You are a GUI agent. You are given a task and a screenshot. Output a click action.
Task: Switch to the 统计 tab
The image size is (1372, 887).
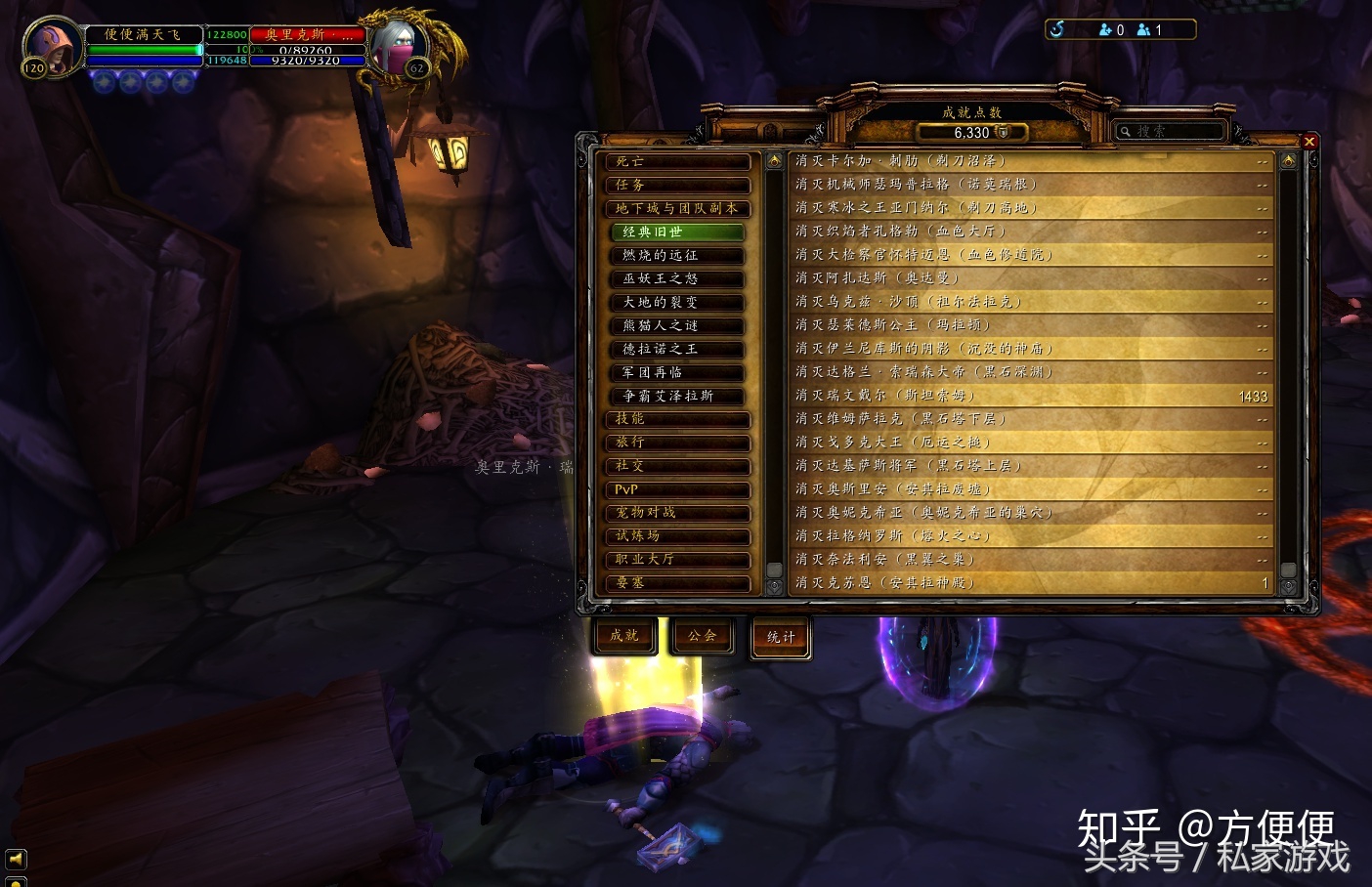coord(781,637)
